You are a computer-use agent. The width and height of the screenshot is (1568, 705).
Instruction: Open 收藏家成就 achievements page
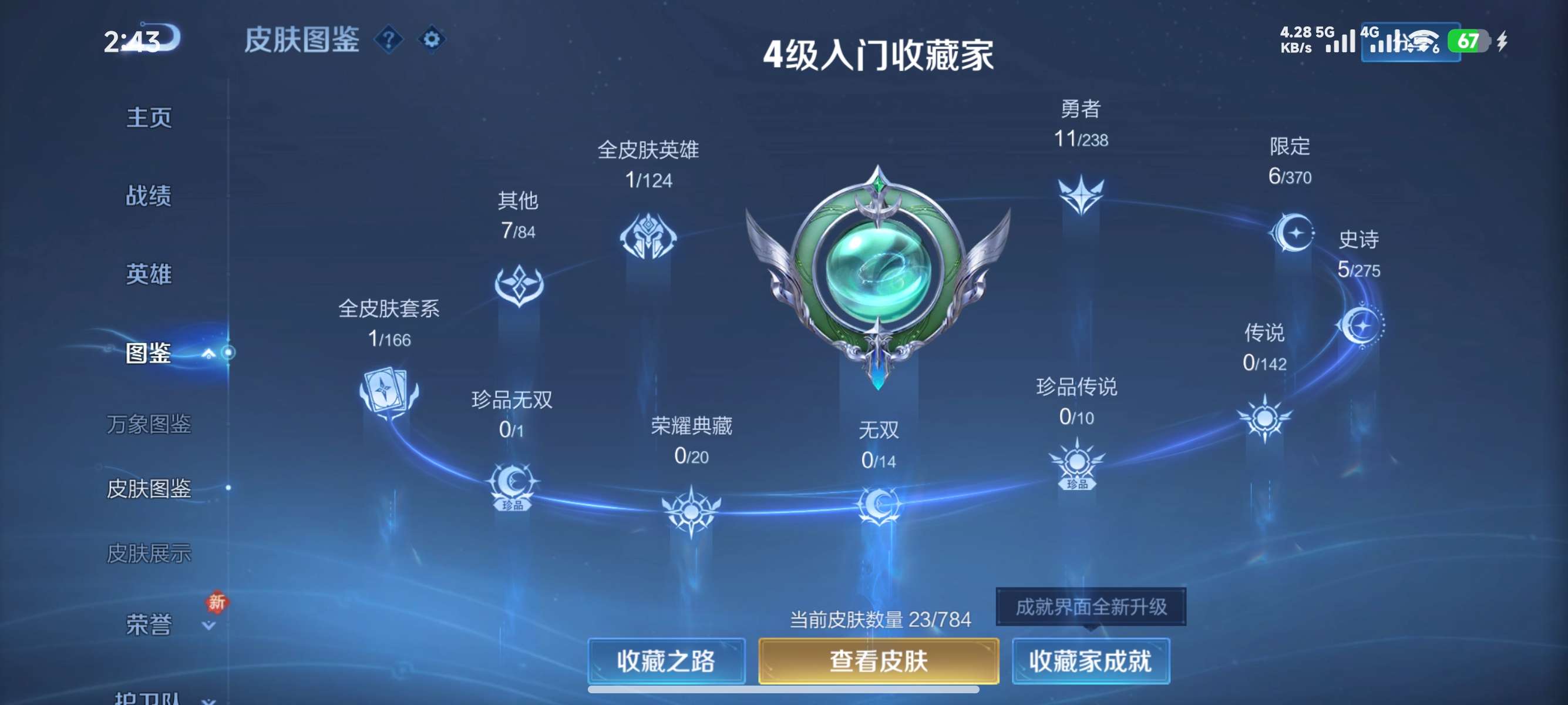(1091, 662)
